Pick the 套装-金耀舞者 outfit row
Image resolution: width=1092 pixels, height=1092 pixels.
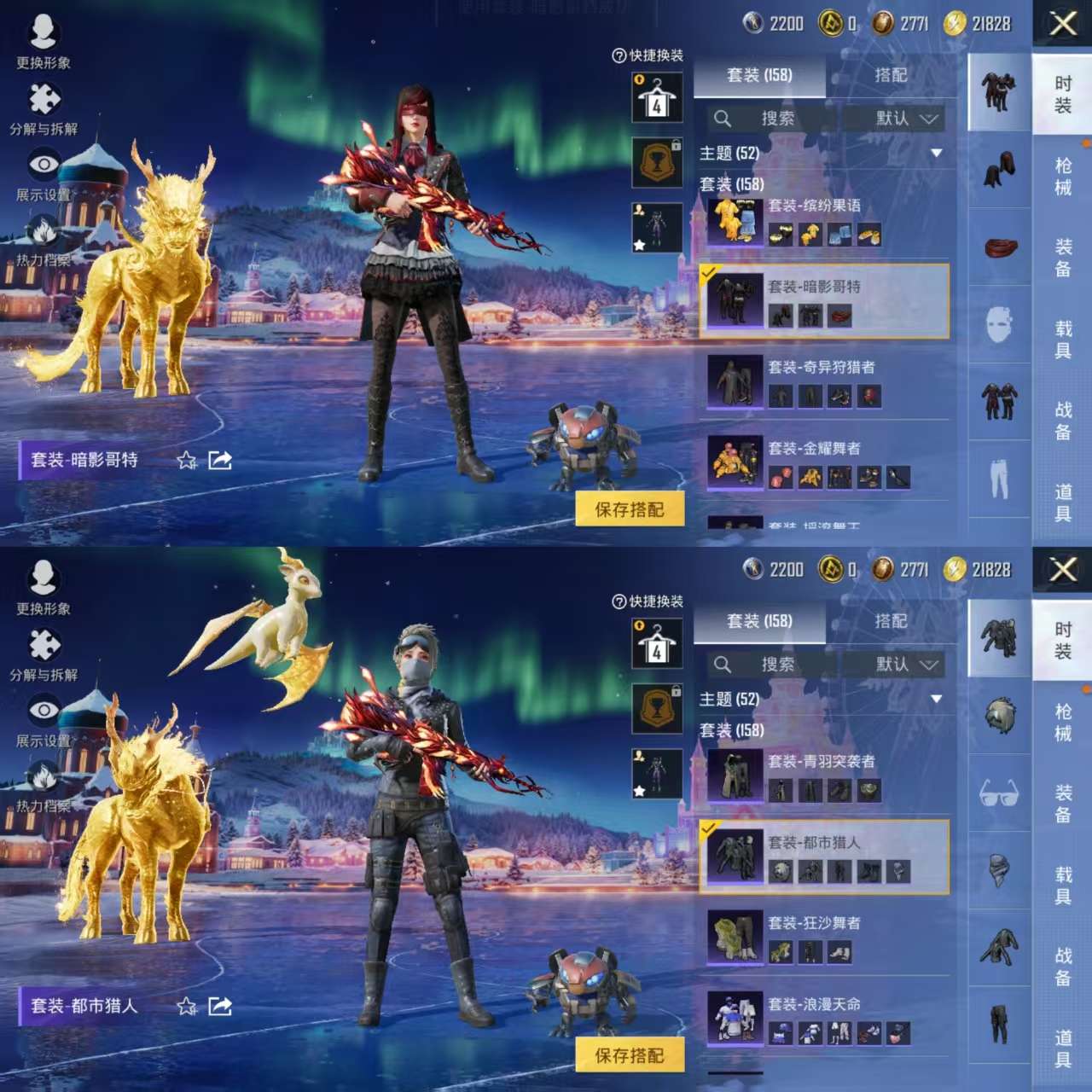pos(823,463)
